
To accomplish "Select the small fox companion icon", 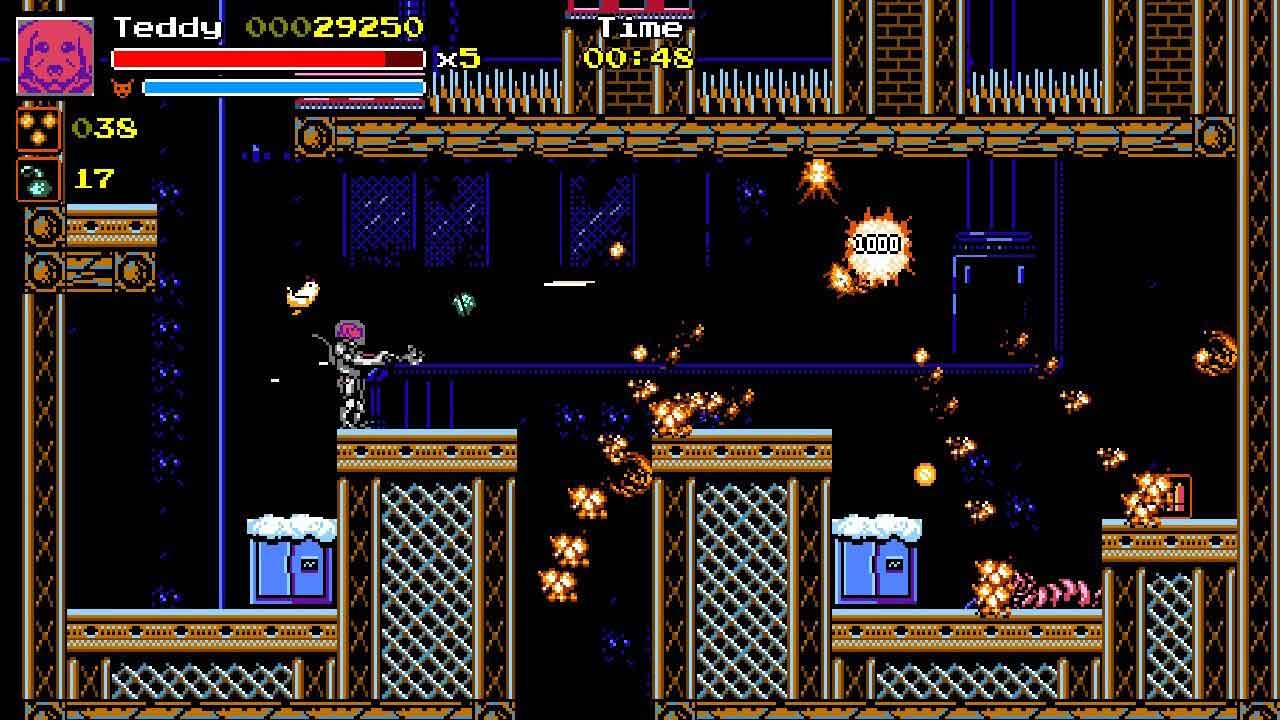I will click(x=123, y=88).
